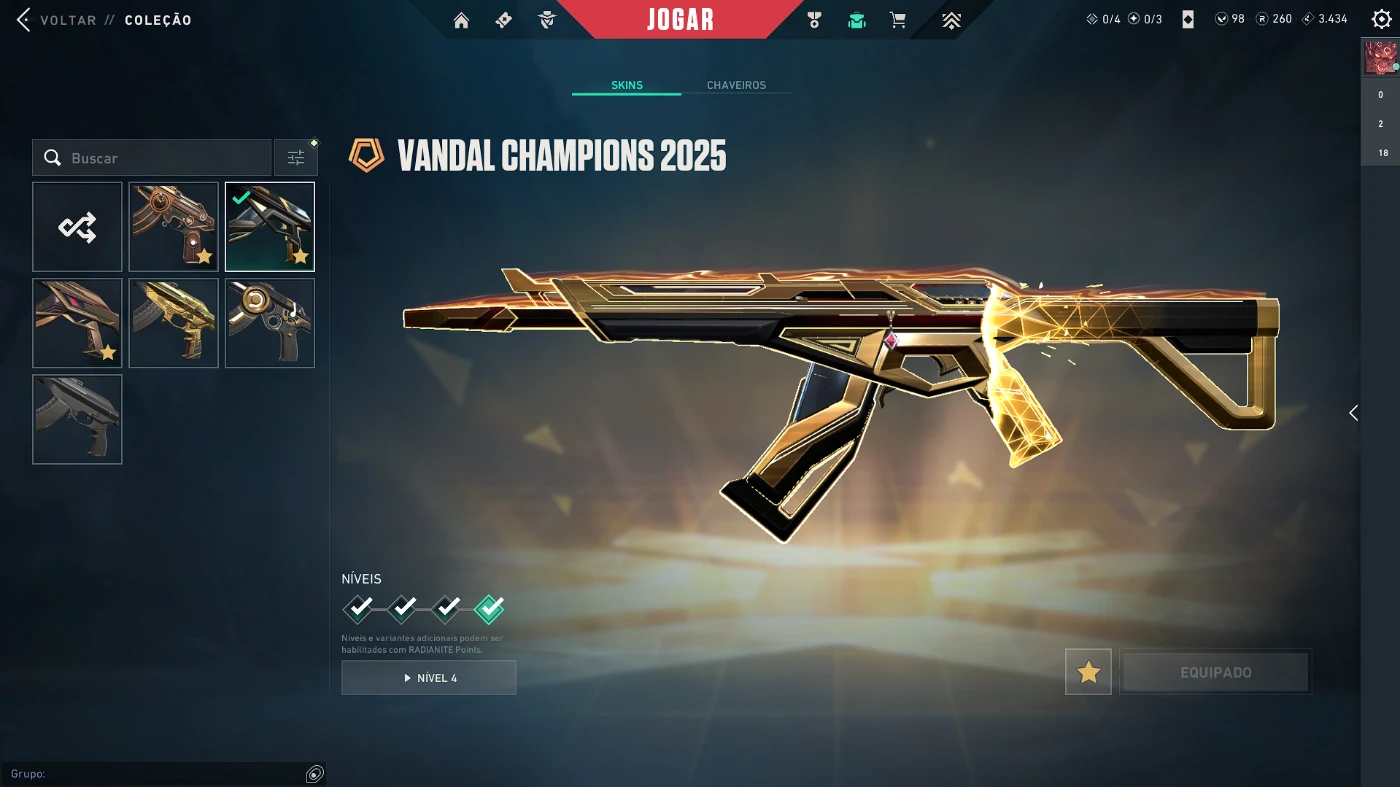Image resolution: width=1400 pixels, height=787 pixels.
Task: Open the store shopping cart
Action: (898, 20)
